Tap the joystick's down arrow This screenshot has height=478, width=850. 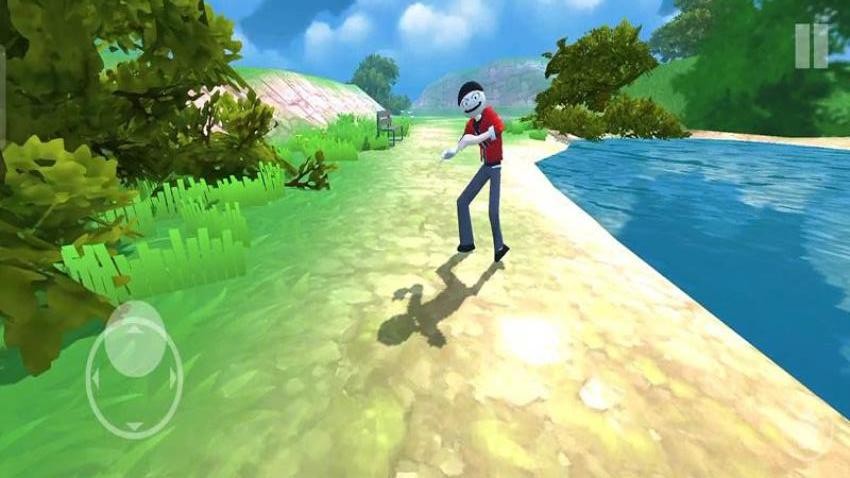coord(134,426)
